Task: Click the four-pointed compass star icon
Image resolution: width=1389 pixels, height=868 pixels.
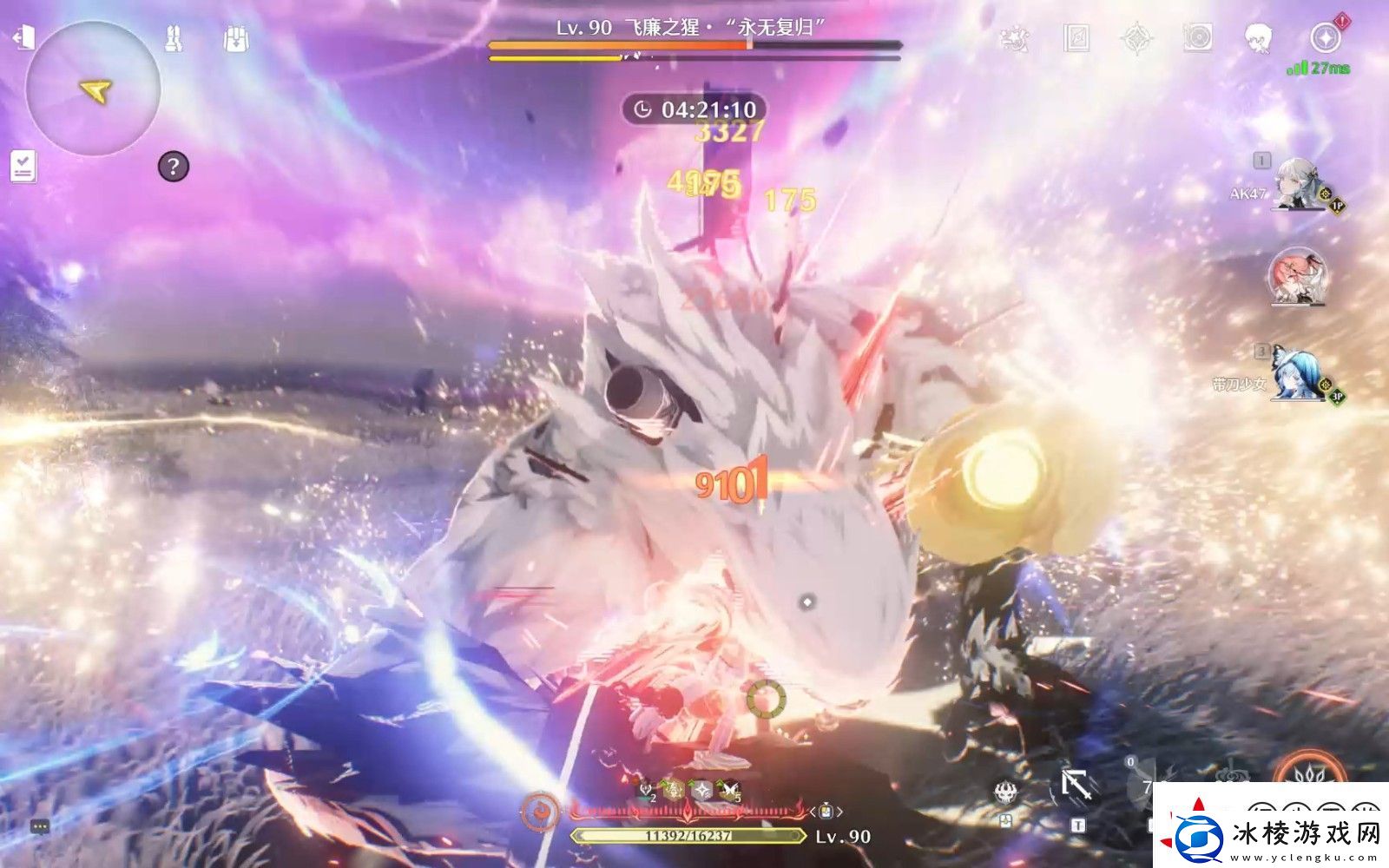Action: pos(1136,39)
